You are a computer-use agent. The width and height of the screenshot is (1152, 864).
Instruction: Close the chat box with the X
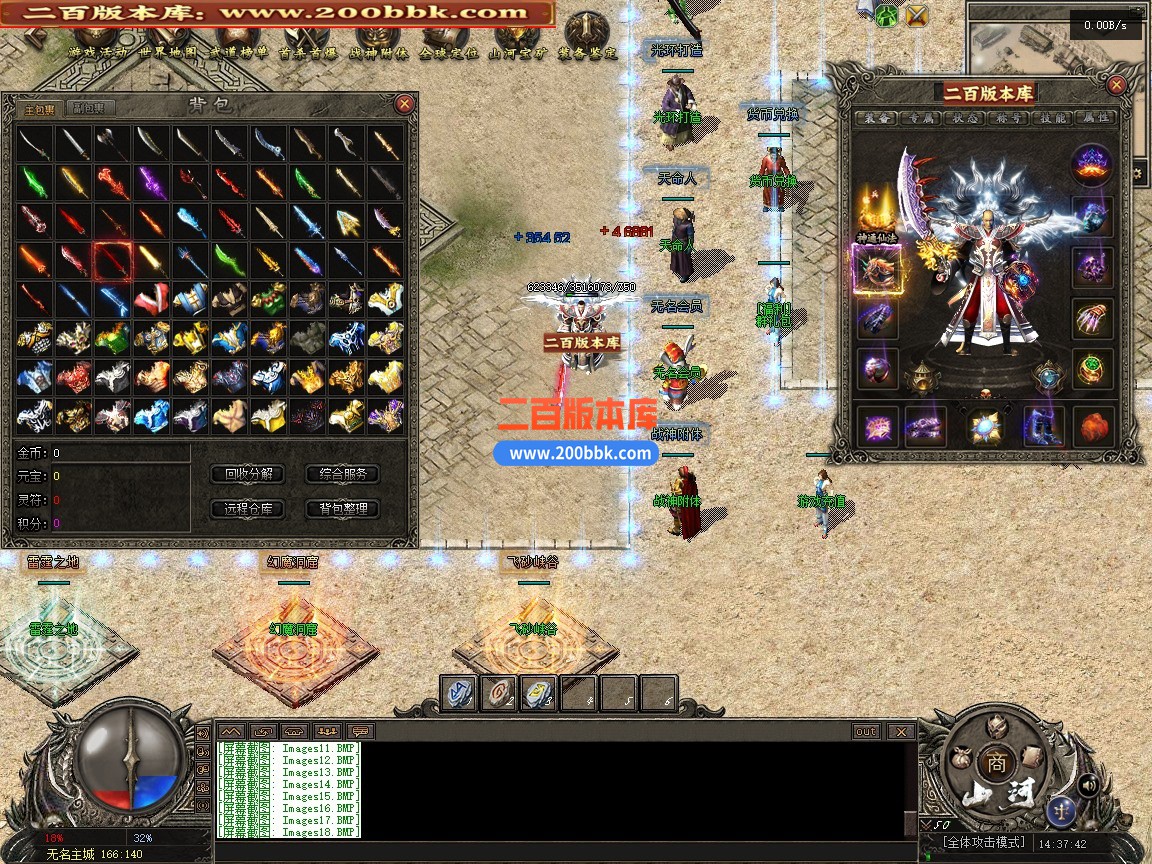901,732
